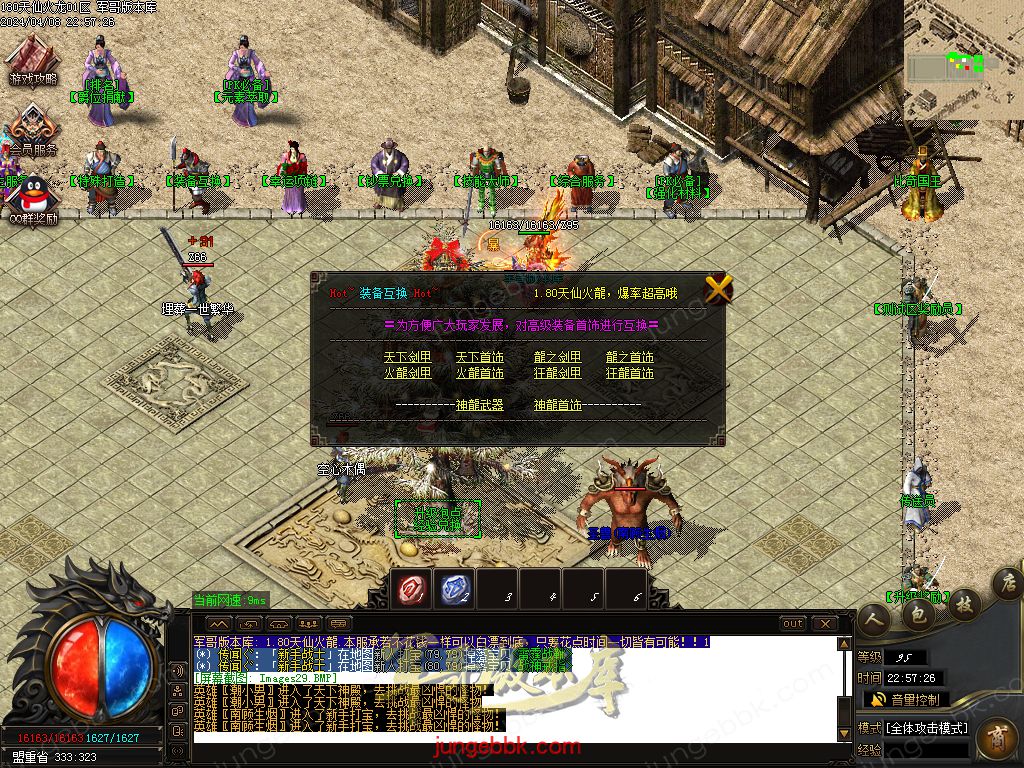This screenshot has height=768, width=1024.
Task: Open the 游戏攻略 game guide icon
Action: pos(33,58)
